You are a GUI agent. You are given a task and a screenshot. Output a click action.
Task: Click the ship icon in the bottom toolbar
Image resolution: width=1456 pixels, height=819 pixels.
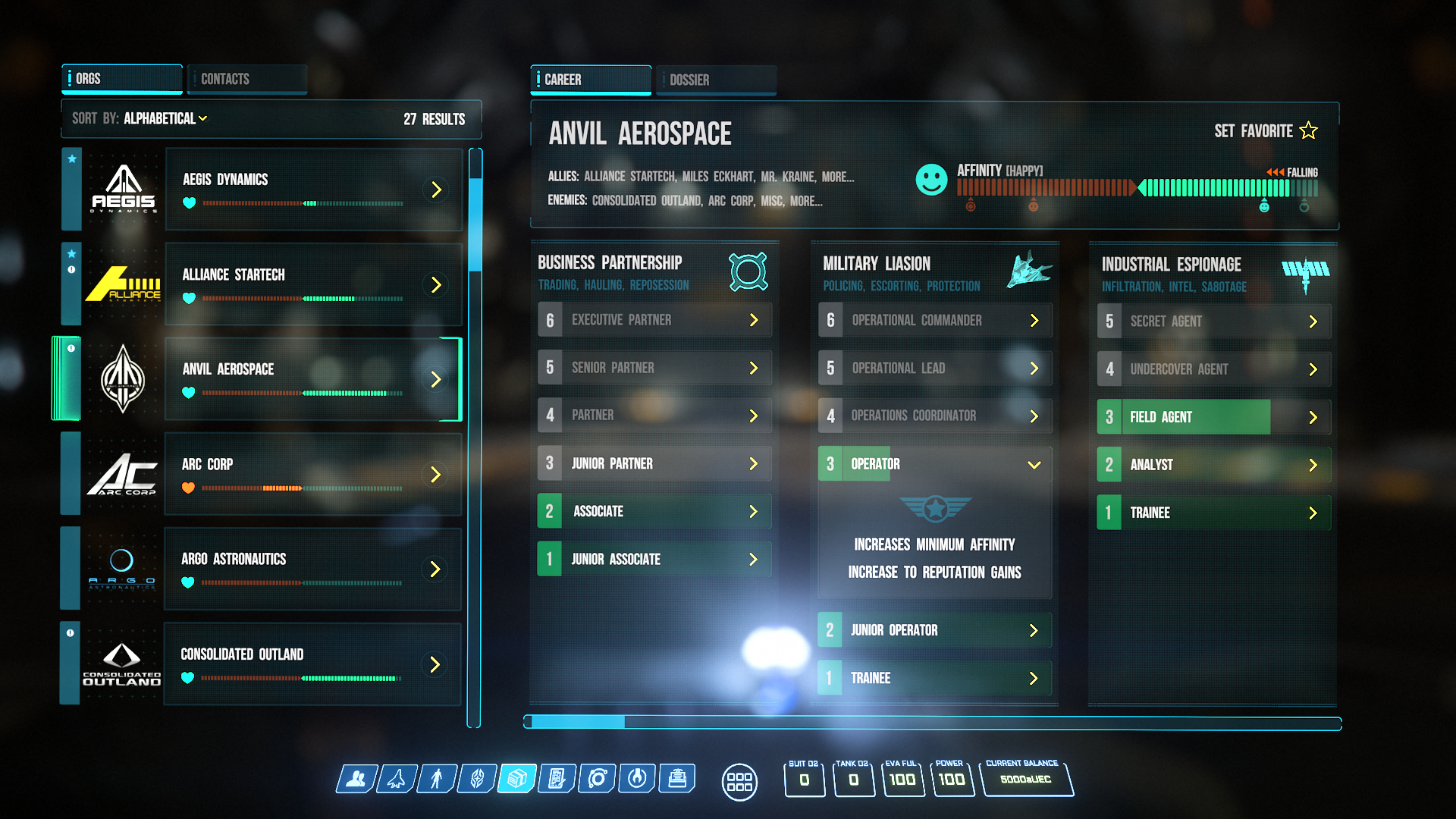tap(397, 779)
